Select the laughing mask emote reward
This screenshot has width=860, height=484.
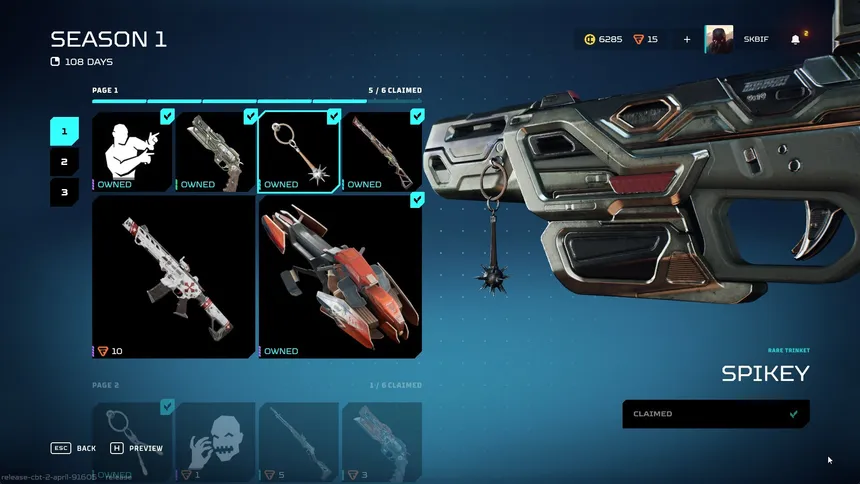[216, 440]
